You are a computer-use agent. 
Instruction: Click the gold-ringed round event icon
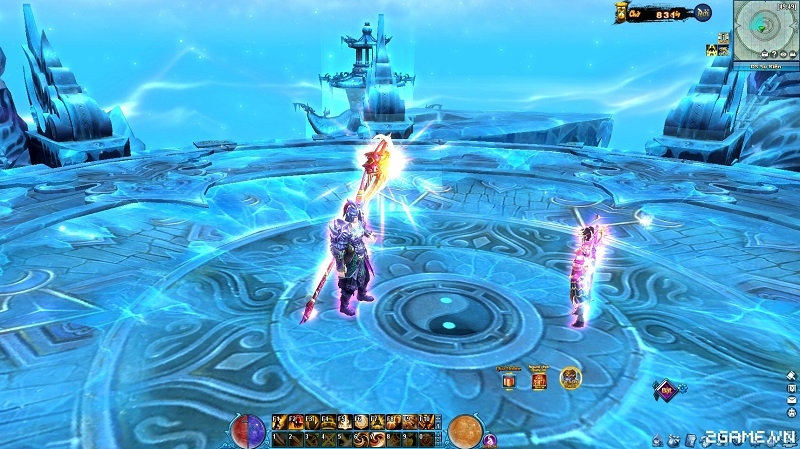pos(571,379)
